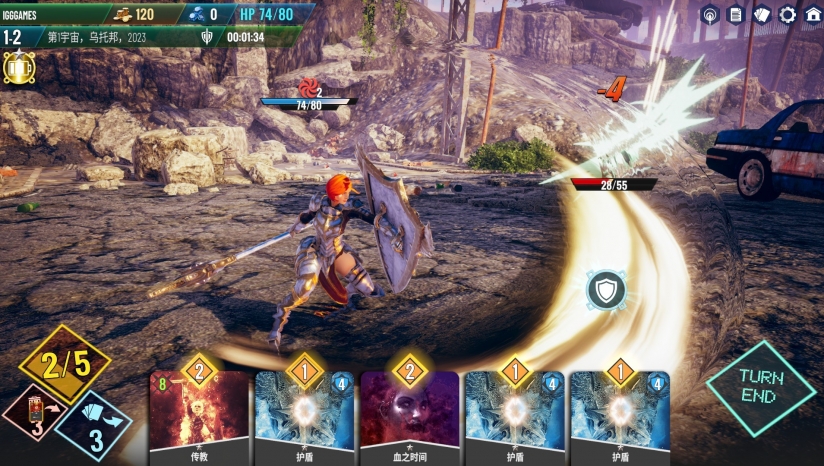The width and height of the screenshot is (824, 466).
Task: Open the document log icon
Action: point(736,15)
